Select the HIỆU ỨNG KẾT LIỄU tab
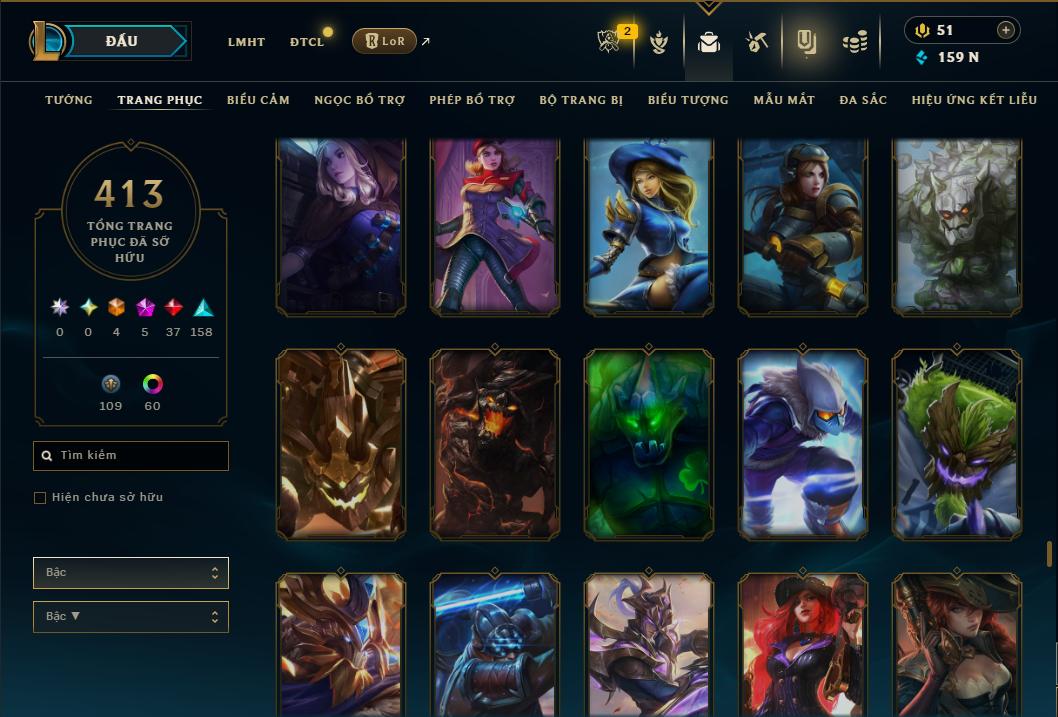The width and height of the screenshot is (1058, 717). (974, 100)
